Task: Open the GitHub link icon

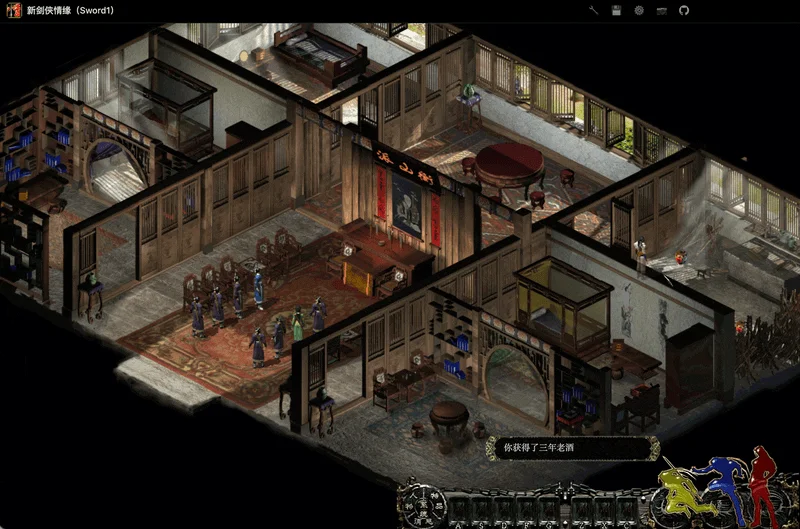Action: 684,10
